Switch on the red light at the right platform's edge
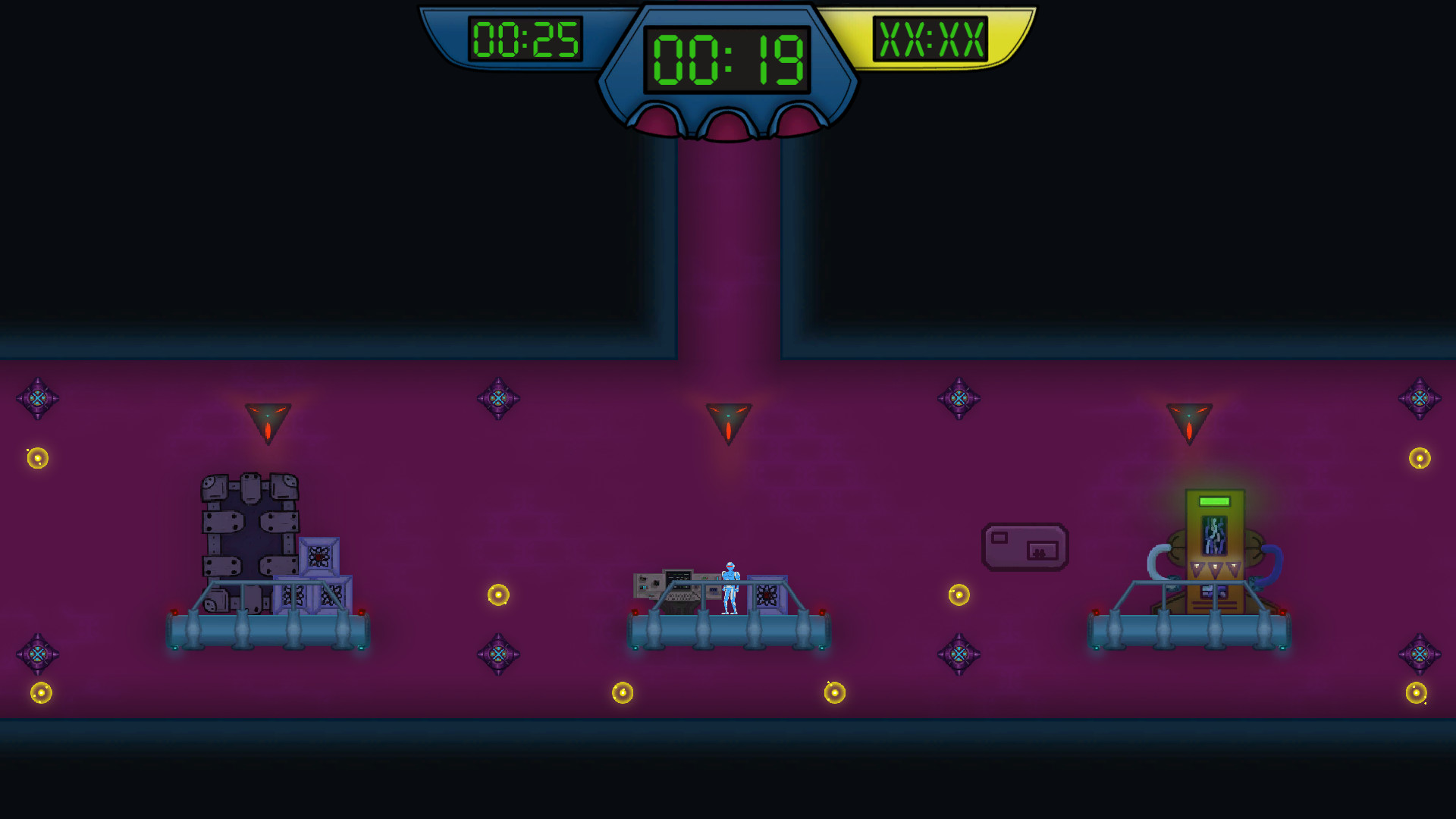The height and width of the screenshot is (819, 1456). click(x=1282, y=612)
